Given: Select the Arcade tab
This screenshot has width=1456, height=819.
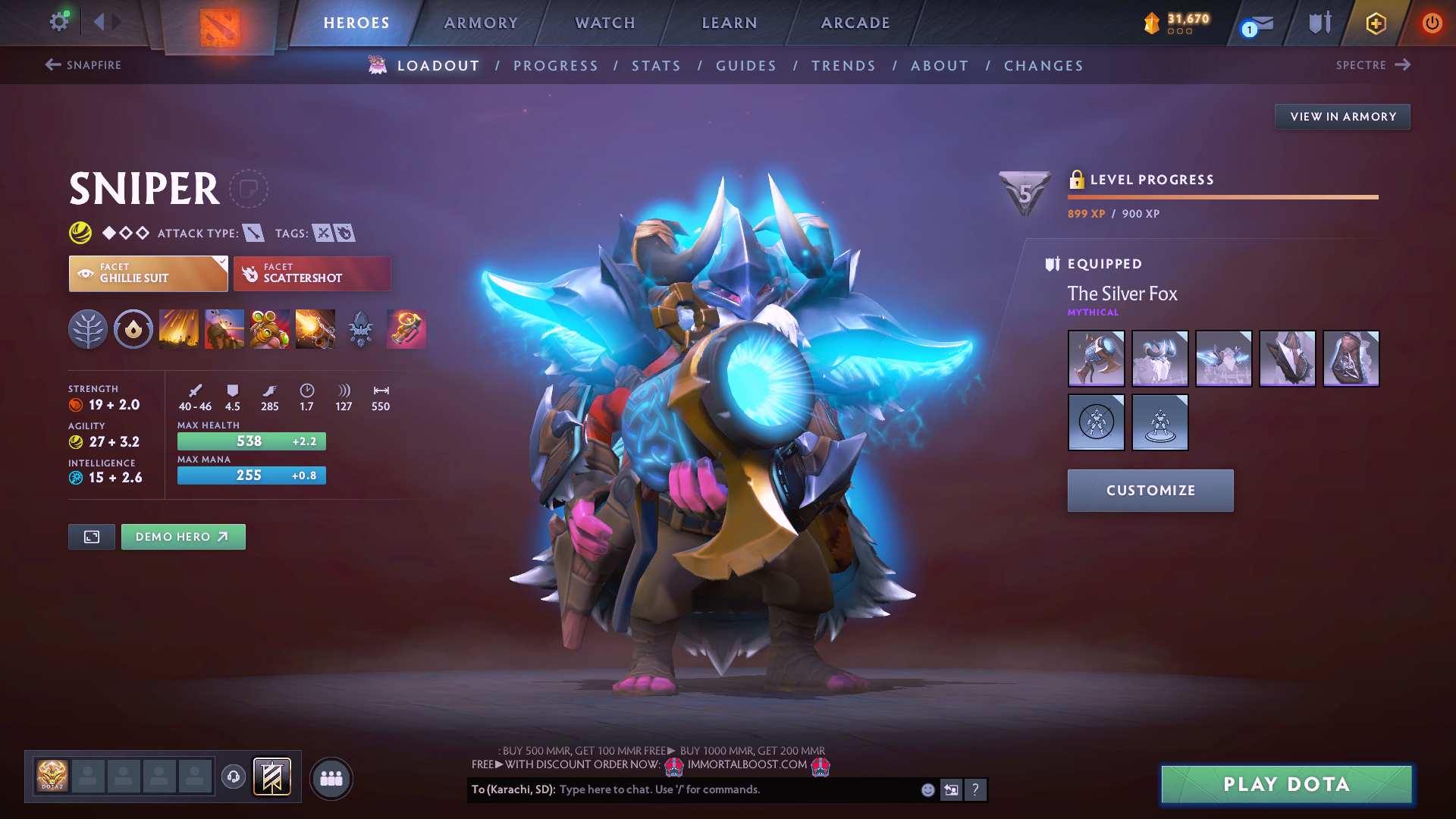Looking at the screenshot, I should [x=855, y=23].
